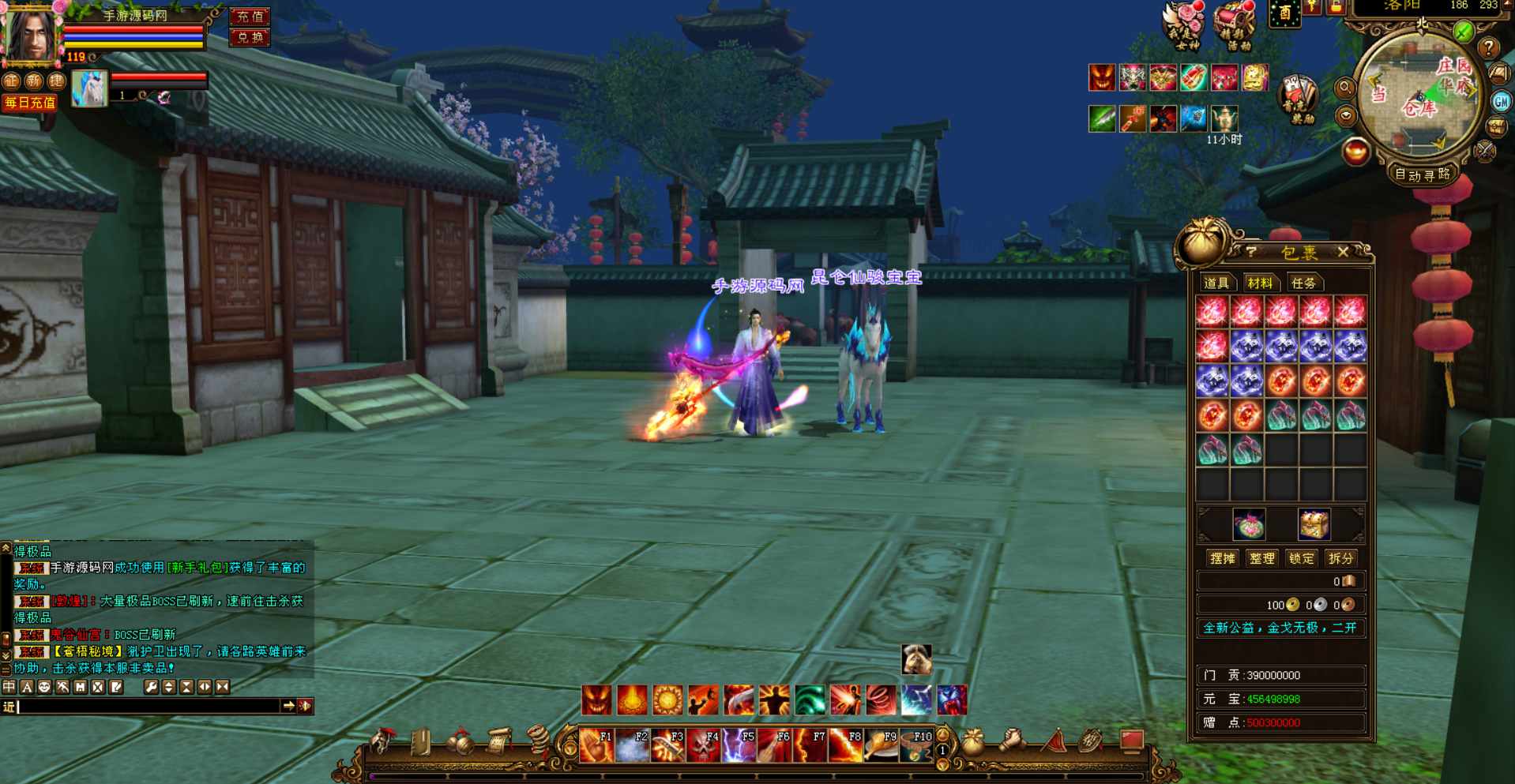Open the 首充奖励 first-recharge reward icon
Screen dimensions: 1515x784
tap(1299, 99)
